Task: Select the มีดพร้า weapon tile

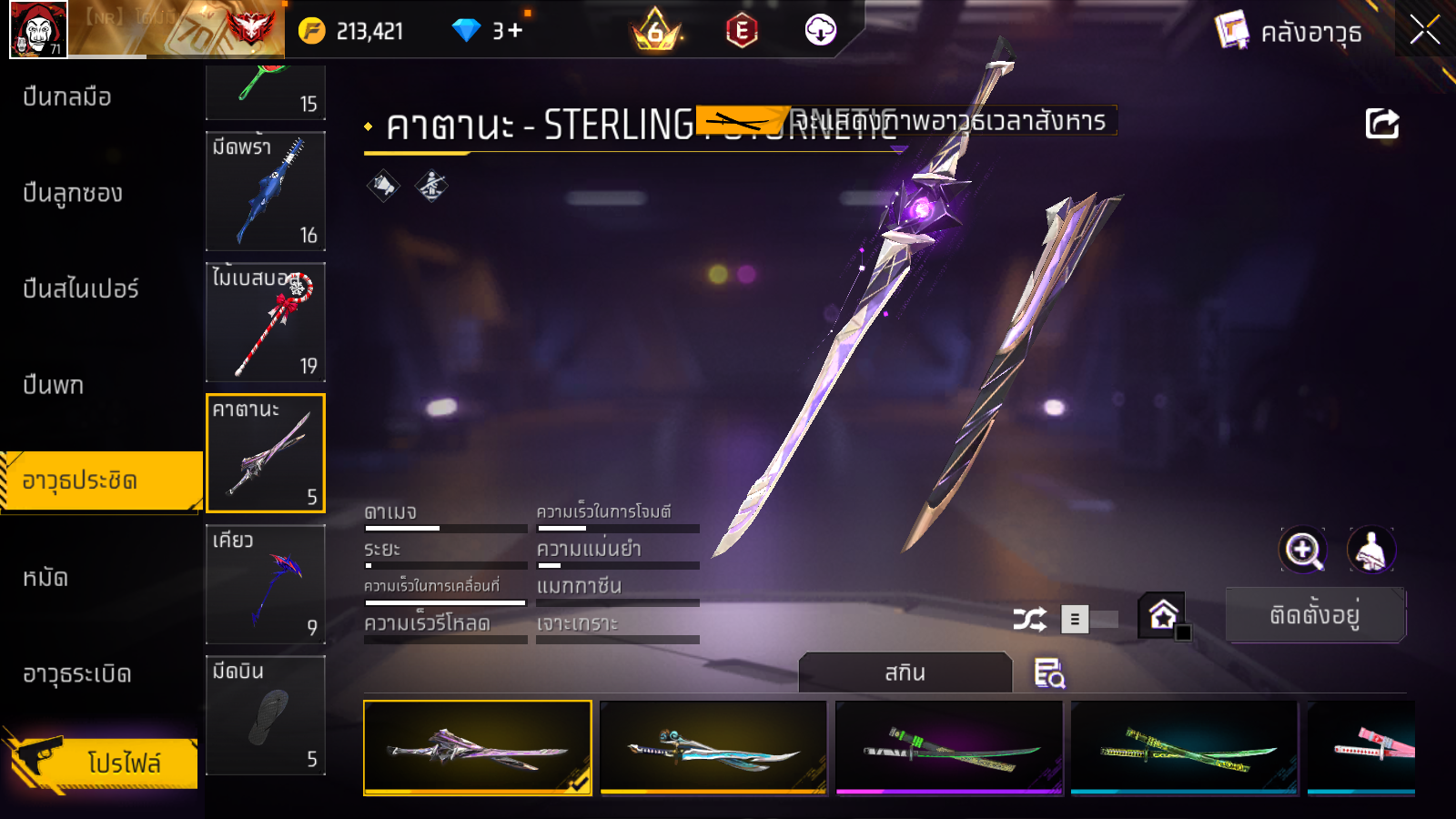Action: [x=266, y=191]
